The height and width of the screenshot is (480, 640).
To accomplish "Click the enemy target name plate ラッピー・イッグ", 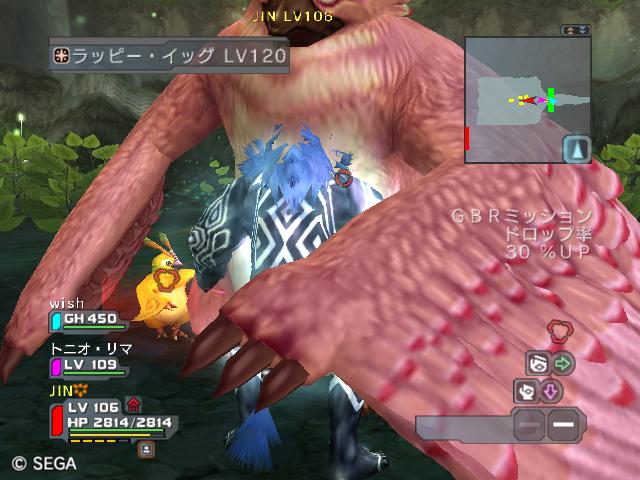I will [170, 56].
